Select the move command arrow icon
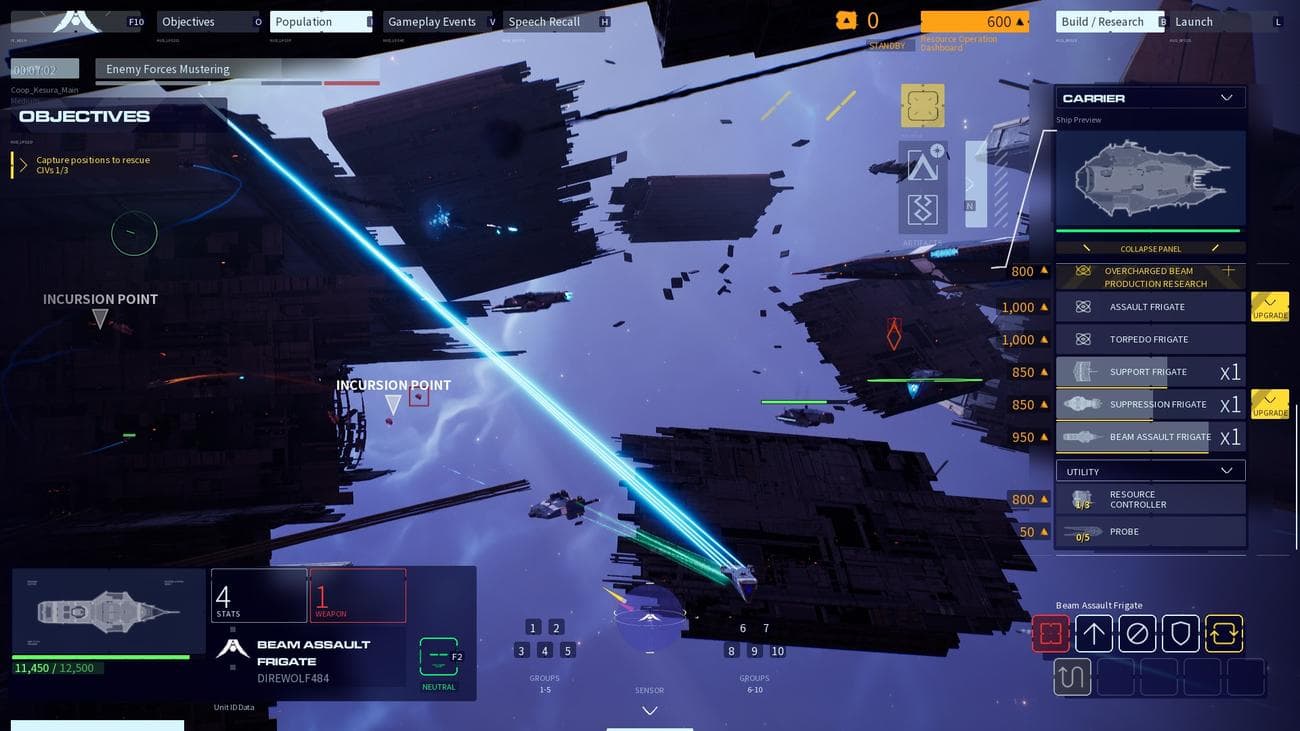The height and width of the screenshot is (731, 1300). (x=1094, y=633)
